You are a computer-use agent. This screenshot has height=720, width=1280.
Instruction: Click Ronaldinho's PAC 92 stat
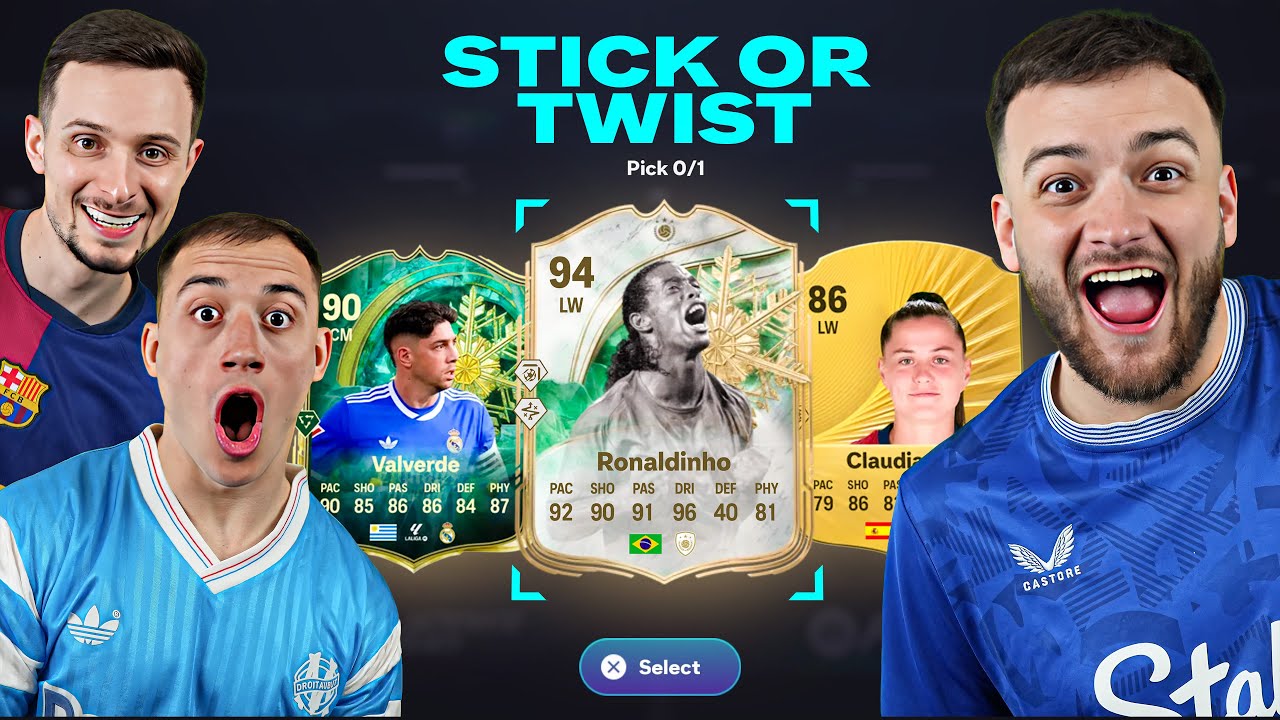[x=561, y=512]
